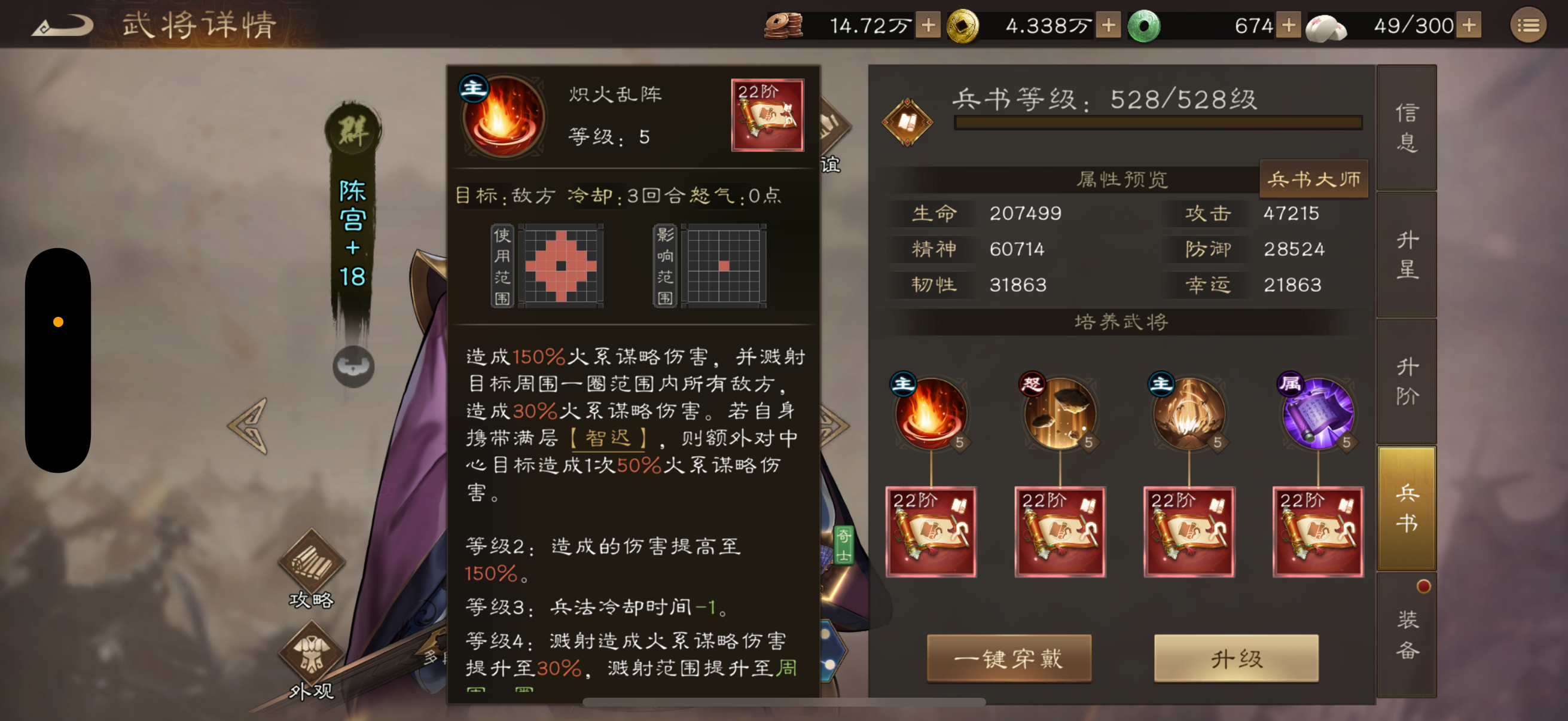Select the 主-type fire pit skill icon
The width and height of the screenshot is (1568, 721).
pos(1188,416)
